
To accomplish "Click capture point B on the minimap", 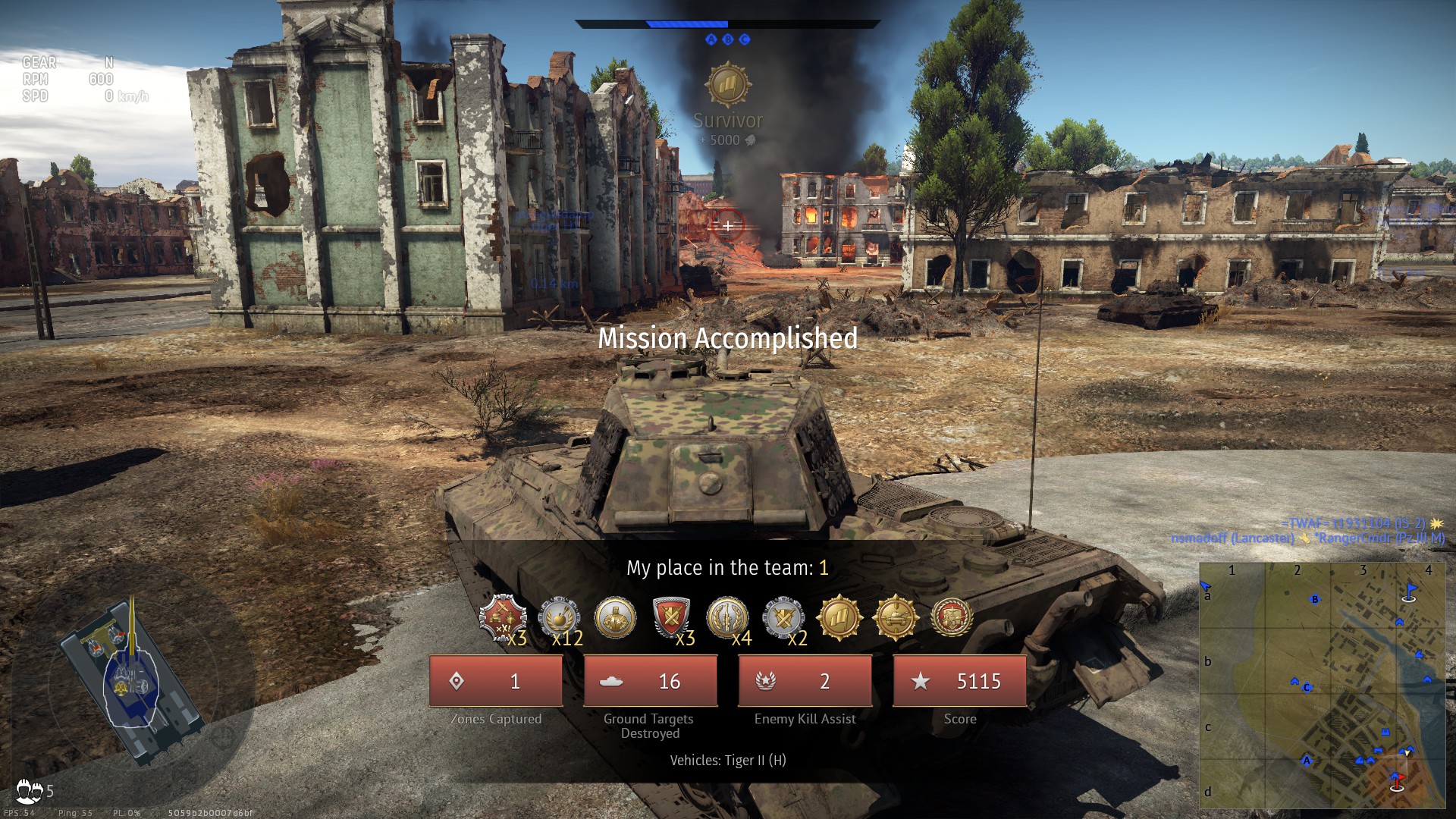I will tap(1315, 600).
